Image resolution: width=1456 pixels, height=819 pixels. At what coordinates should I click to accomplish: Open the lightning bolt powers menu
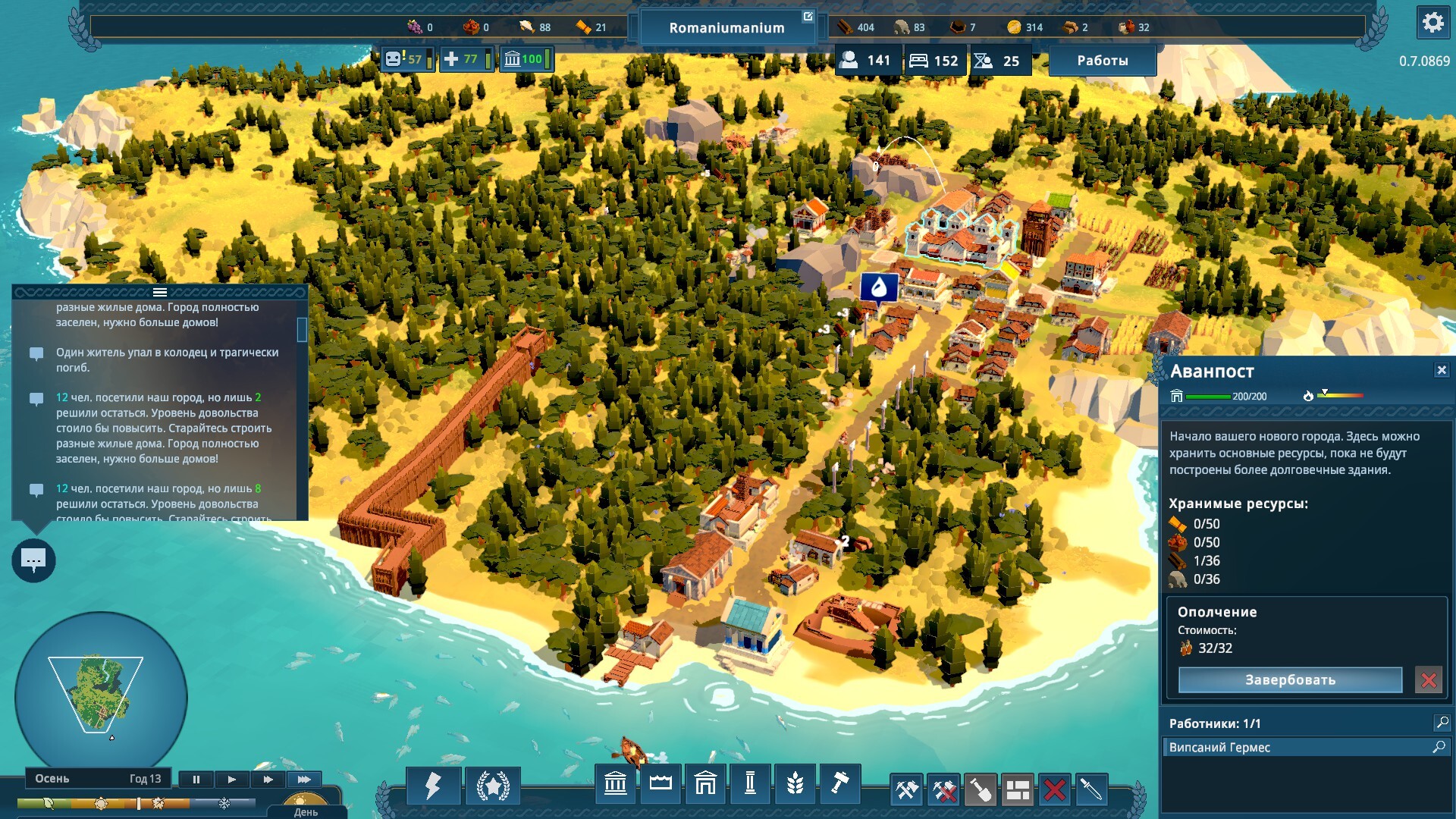(x=433, y=786)
